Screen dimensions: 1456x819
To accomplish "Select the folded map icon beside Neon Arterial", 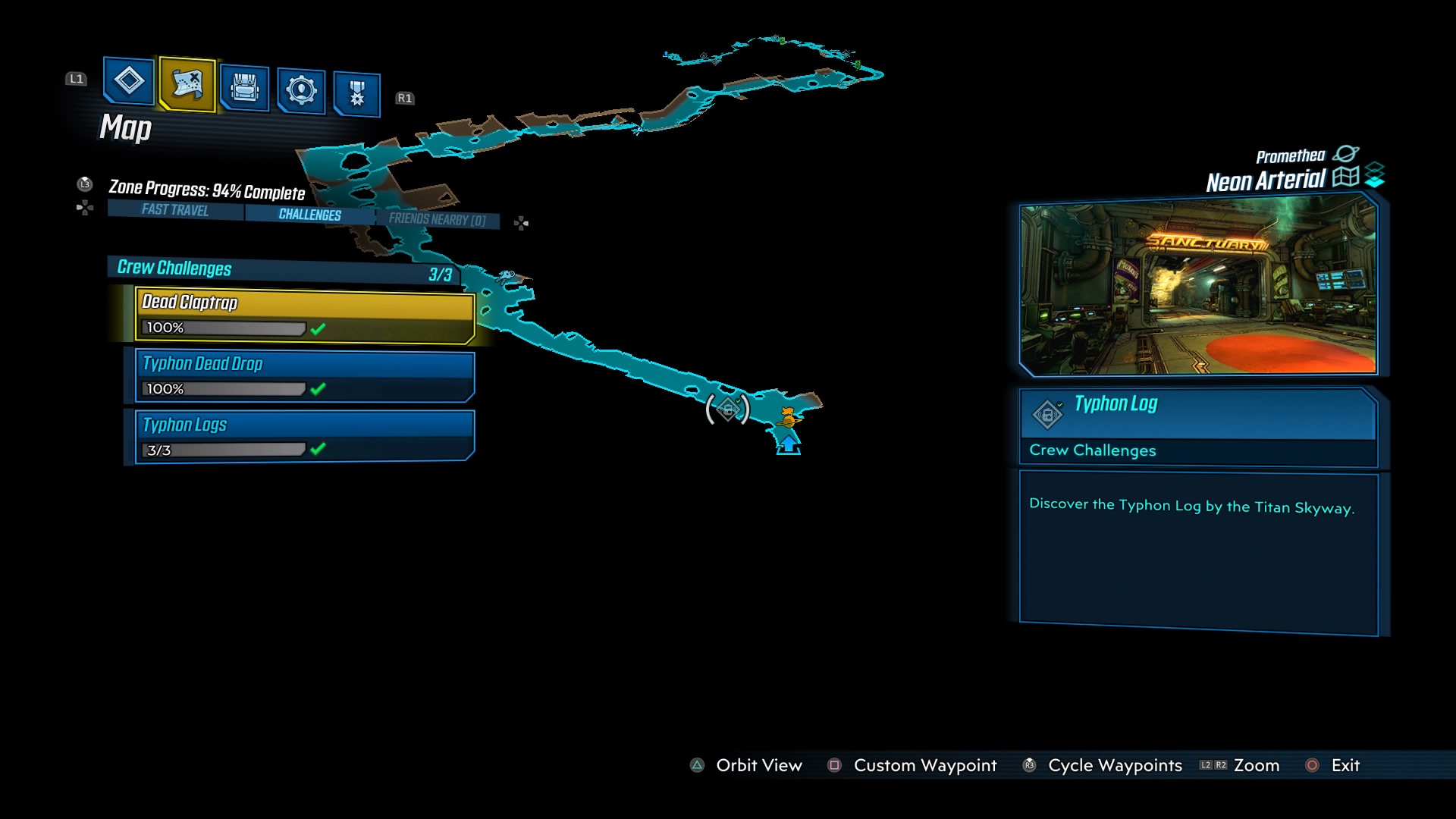I will click(x=1348, y=178).
